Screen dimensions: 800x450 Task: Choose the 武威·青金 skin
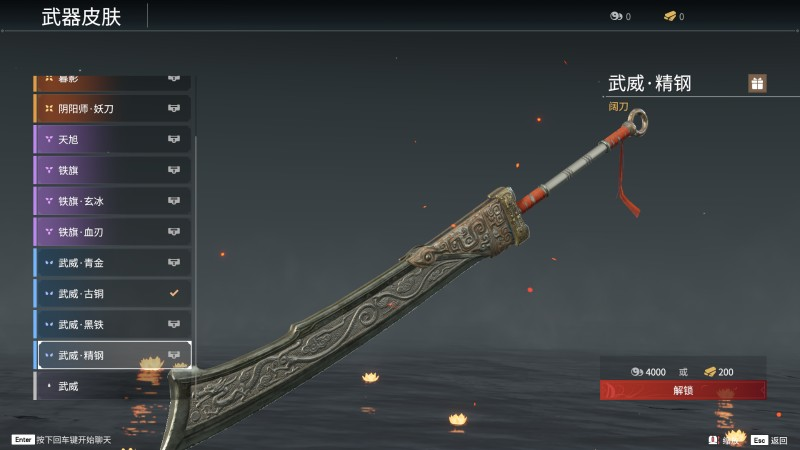(x=112, y=263)
